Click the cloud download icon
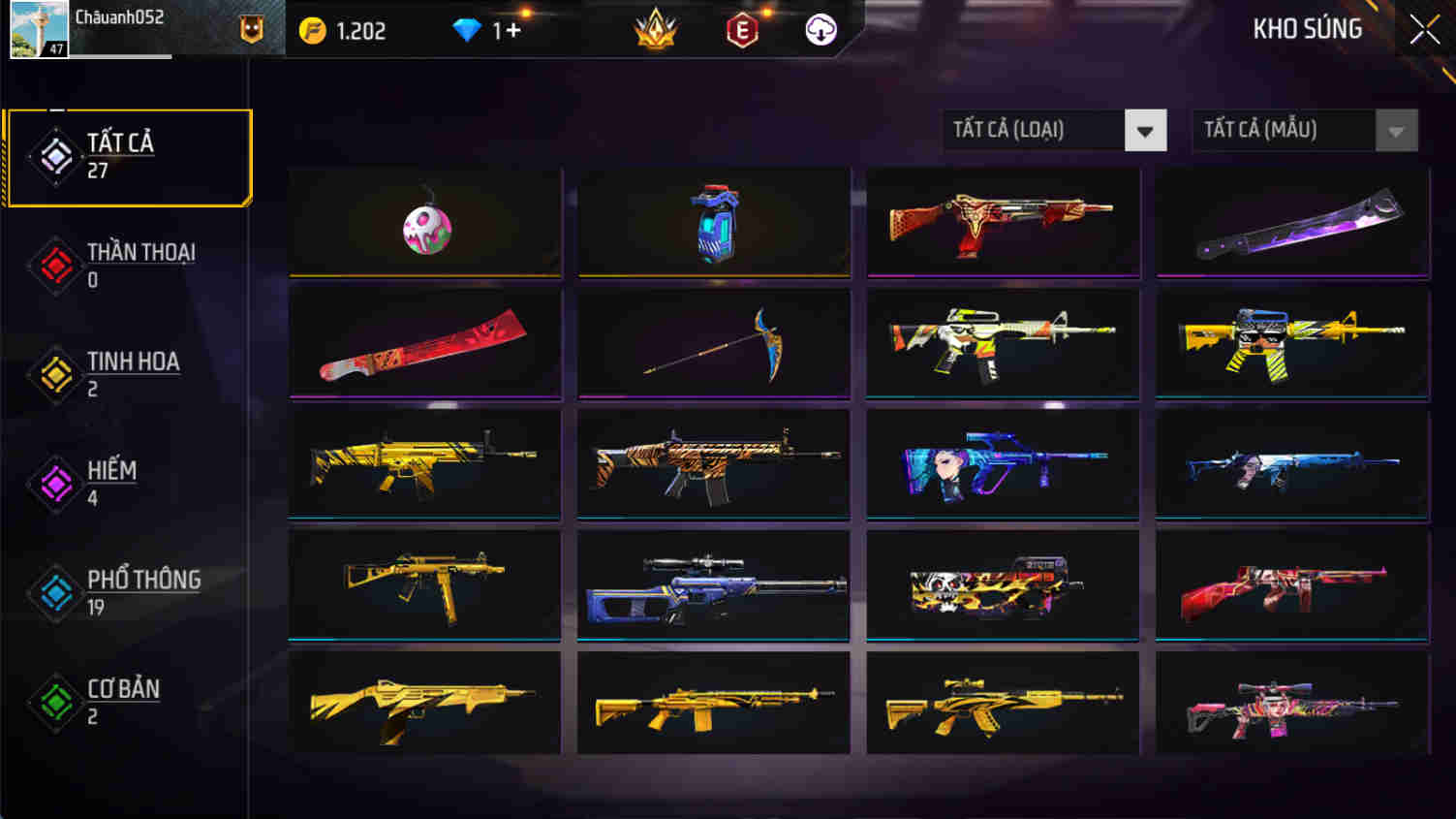Viewport: 1456px width, 819px height. [820, 30]
